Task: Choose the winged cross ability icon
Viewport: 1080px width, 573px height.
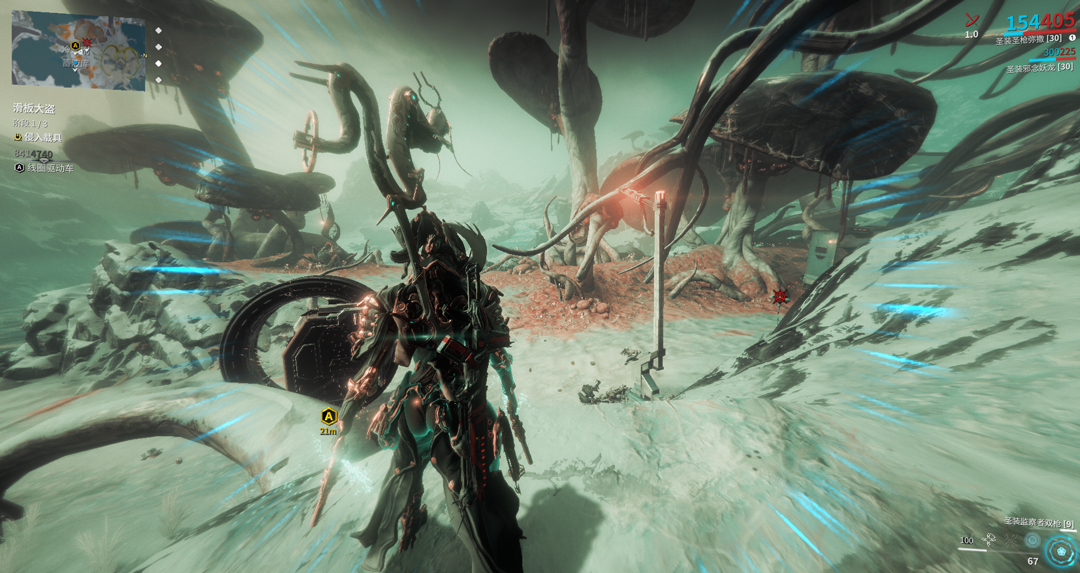Action: 990,540
